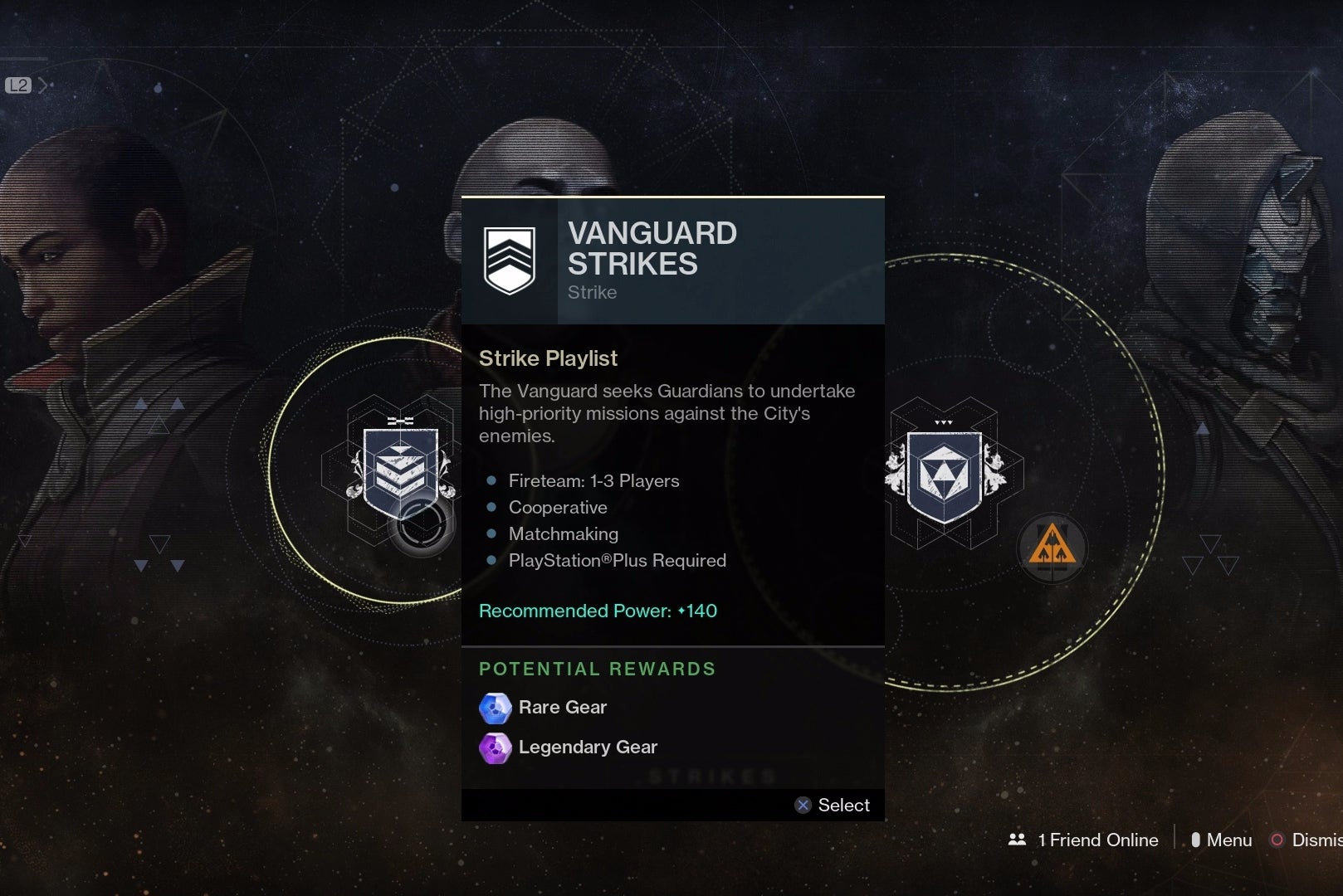Select the Rare Gear engram icon
Viewport: 1343px width, 896px height.
[x=495, y=708]
